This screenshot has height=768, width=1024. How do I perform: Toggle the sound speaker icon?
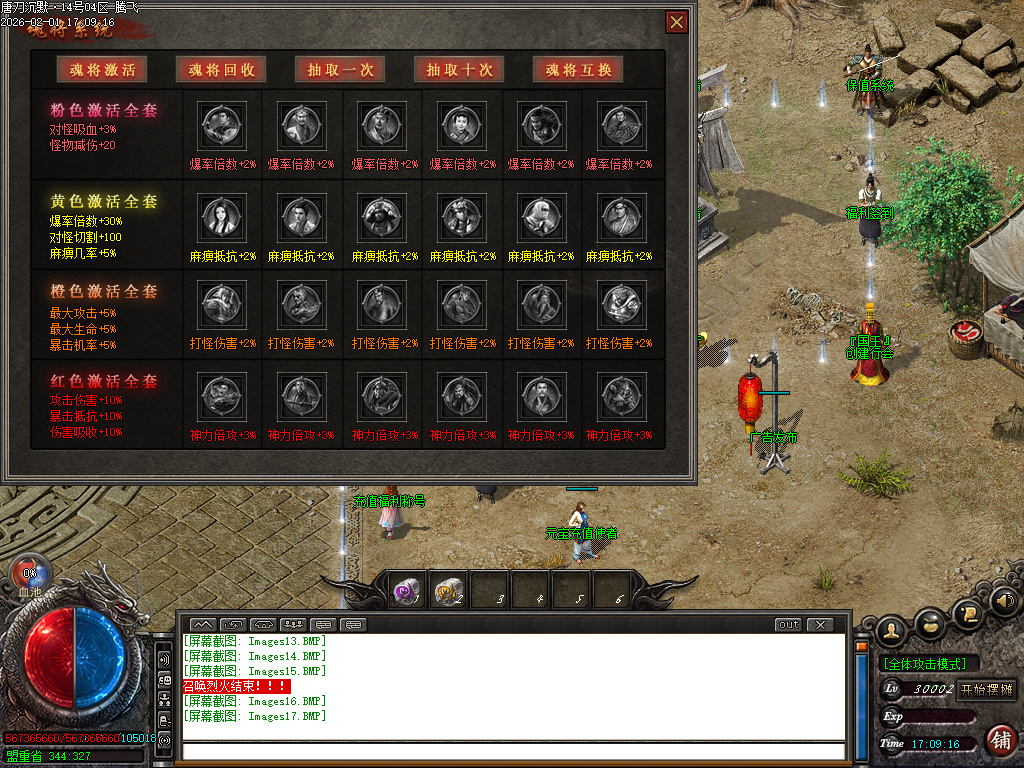[1005, 602]
